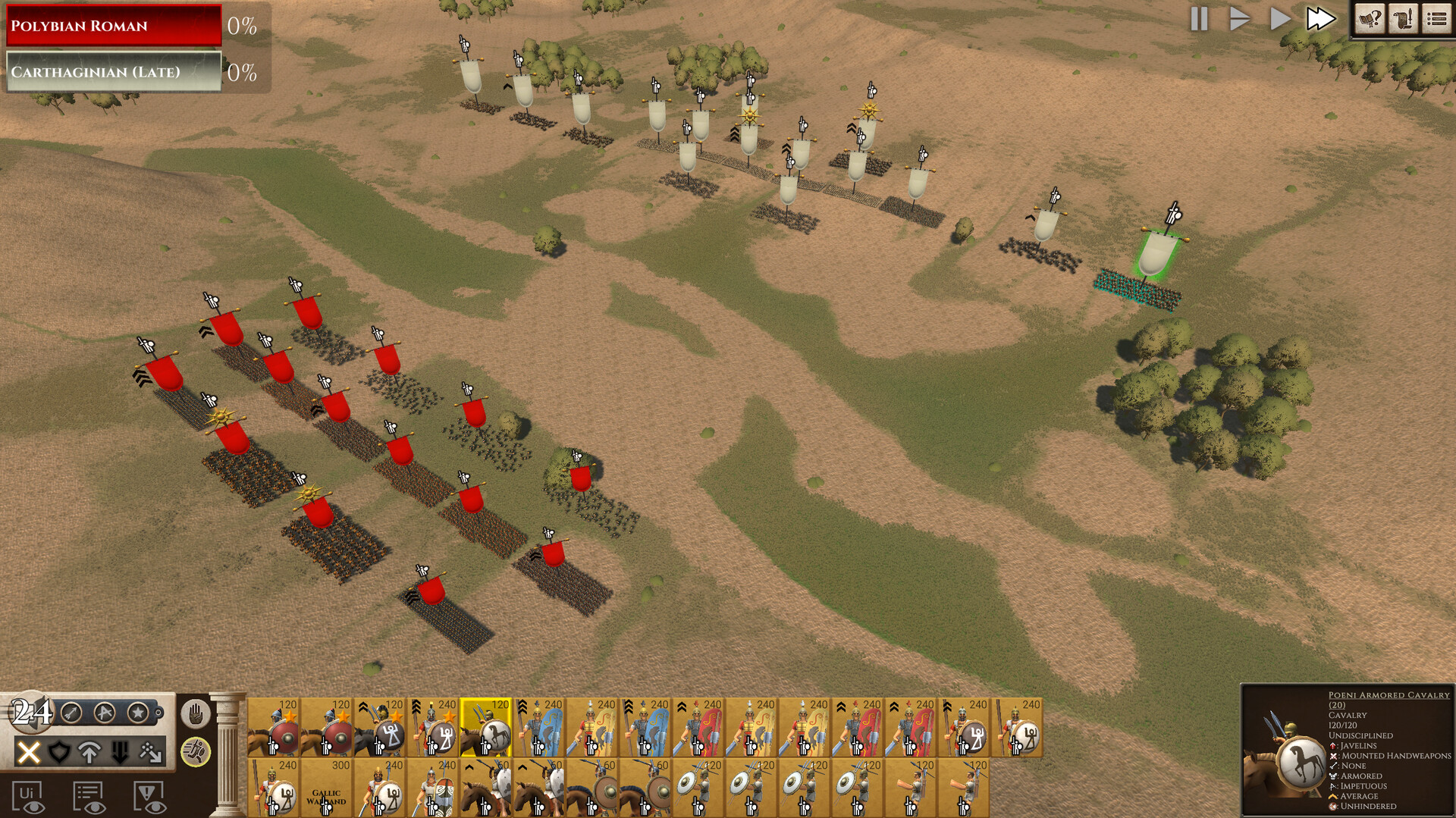Select the advance arrow order icon
1456x818 pixels.
(89, 752)
